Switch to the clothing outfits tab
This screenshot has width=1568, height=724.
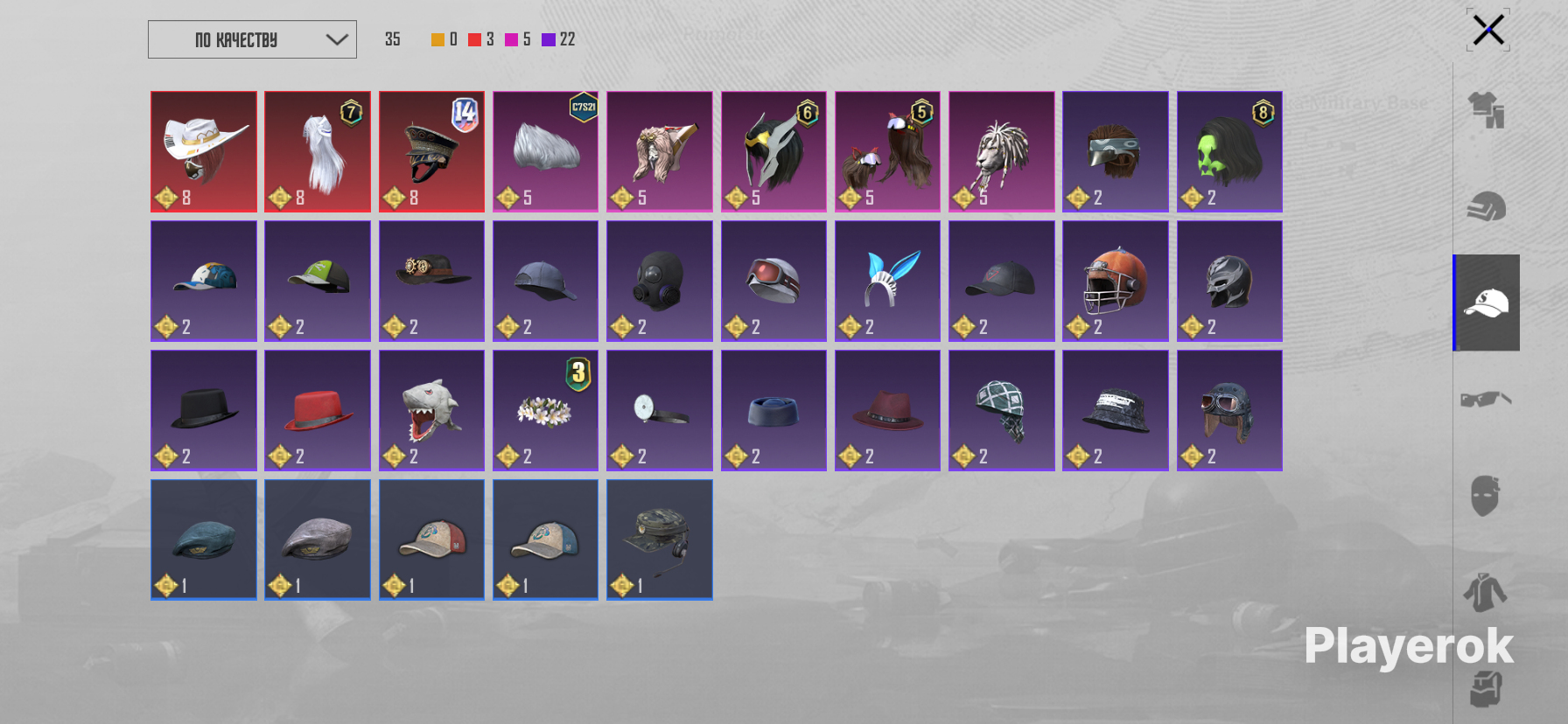coord(1486,110)
